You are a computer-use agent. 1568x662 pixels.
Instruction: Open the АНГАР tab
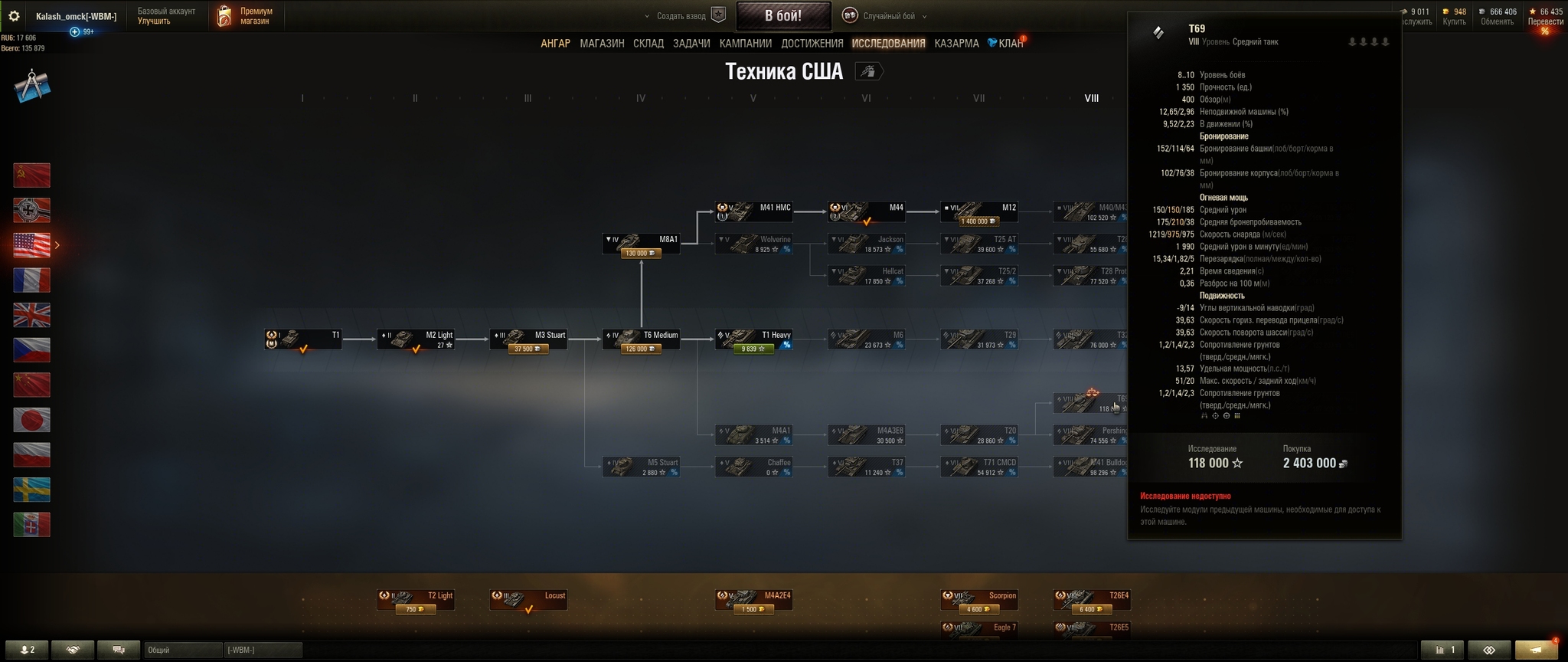[555, 44]
